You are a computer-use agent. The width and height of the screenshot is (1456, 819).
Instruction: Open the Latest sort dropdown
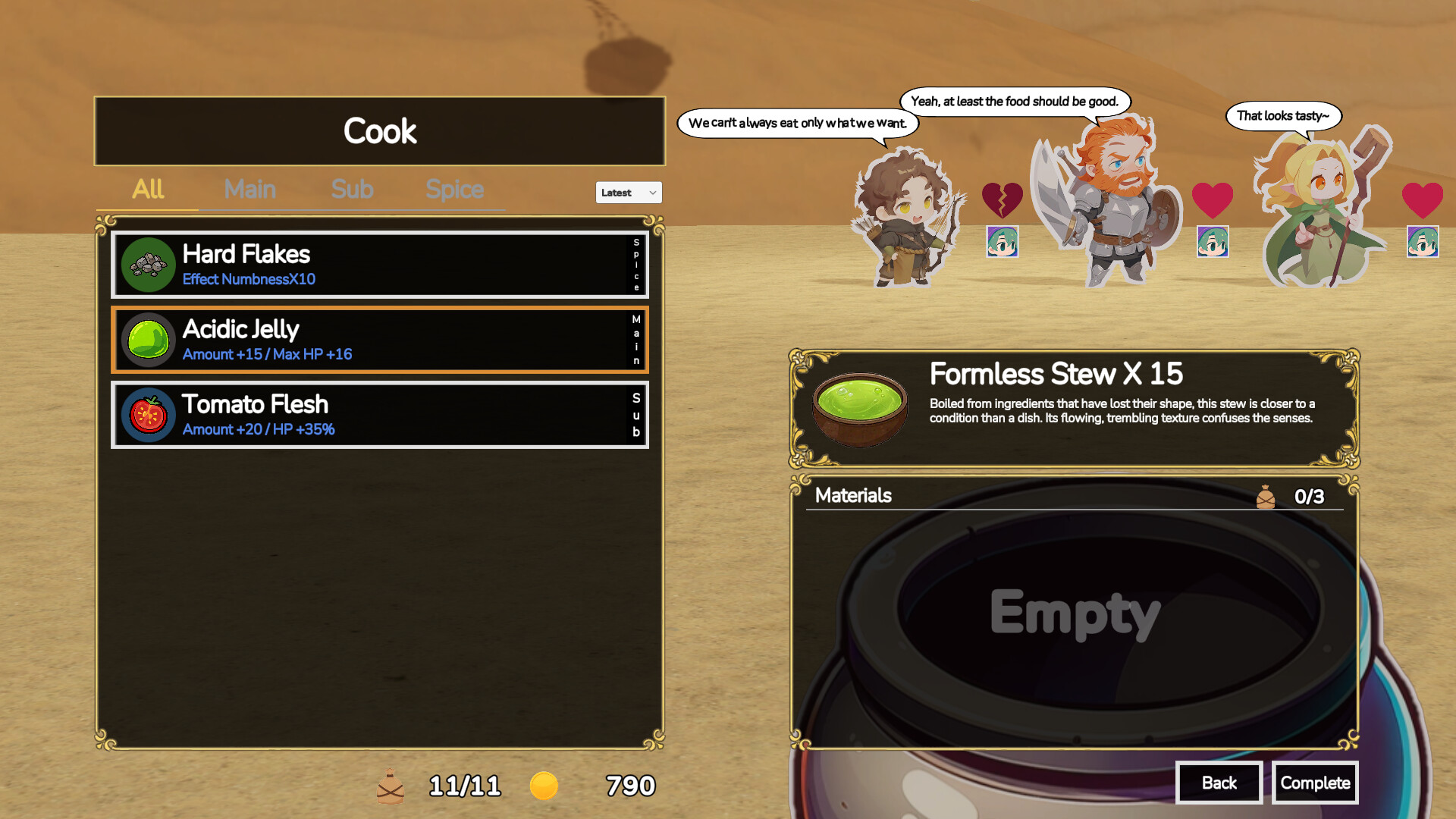pos(629,193)
